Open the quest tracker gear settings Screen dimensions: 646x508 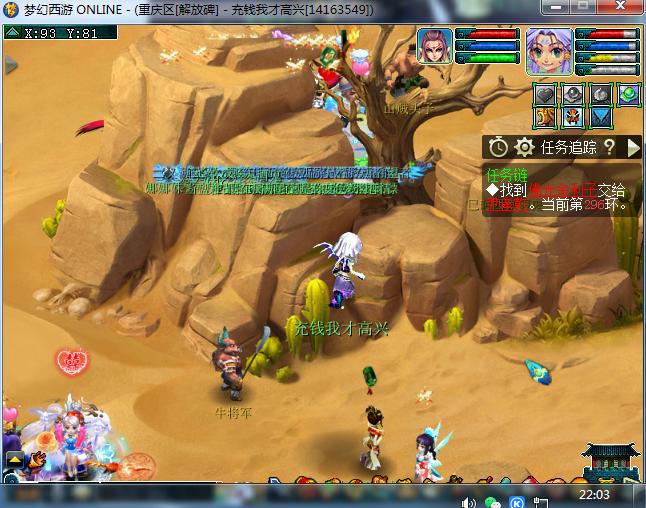(x=523, y=147)
